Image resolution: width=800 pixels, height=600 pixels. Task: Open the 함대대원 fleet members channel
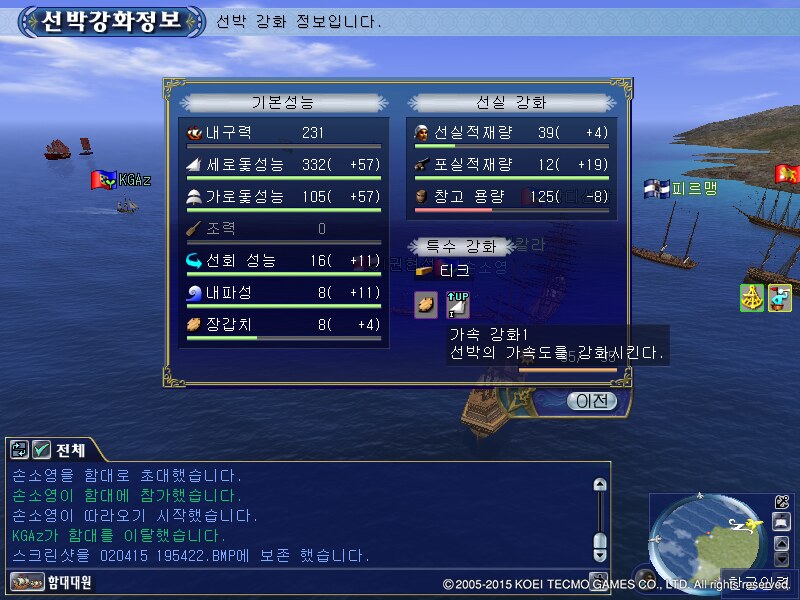(52, 582)
